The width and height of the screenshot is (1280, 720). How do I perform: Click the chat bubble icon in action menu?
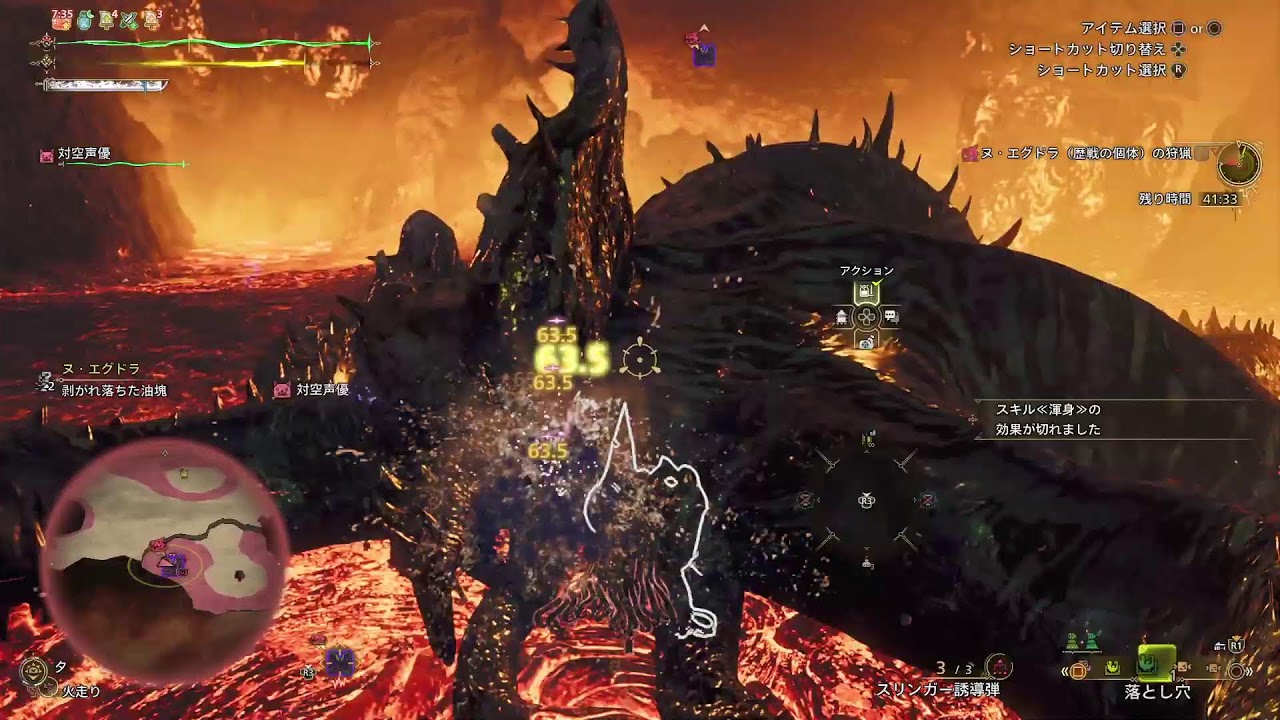[x=891, y=315]
